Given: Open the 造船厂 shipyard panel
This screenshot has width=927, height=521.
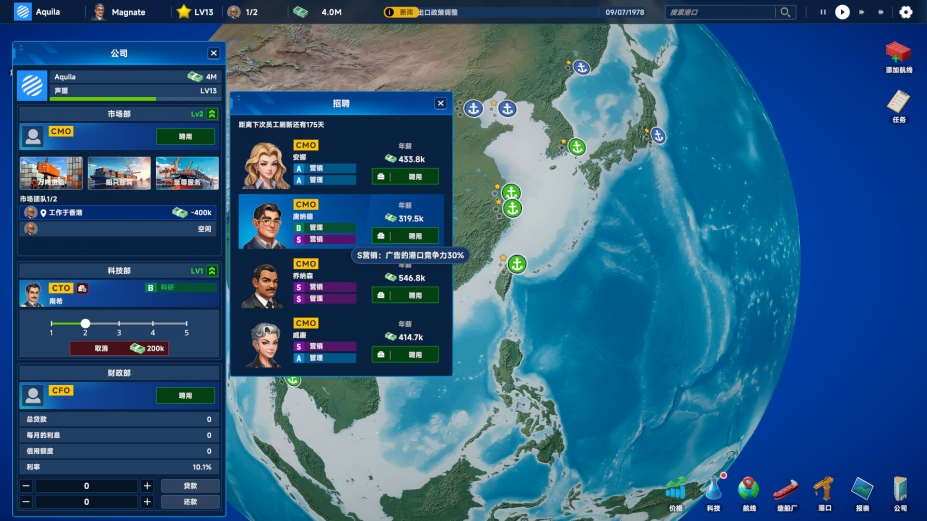Looking at the screenshot, I should (x=786, y=492).
